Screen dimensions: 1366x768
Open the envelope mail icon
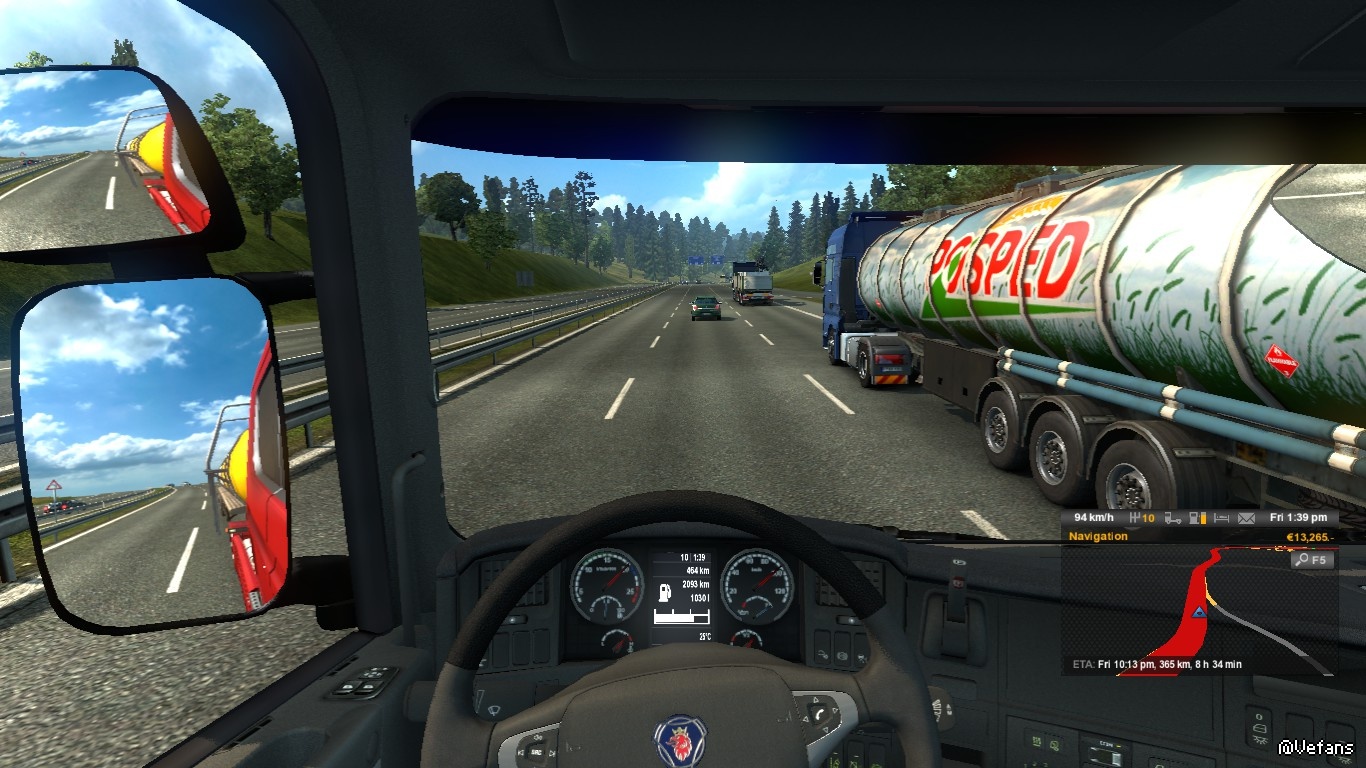click(1246, 518)
